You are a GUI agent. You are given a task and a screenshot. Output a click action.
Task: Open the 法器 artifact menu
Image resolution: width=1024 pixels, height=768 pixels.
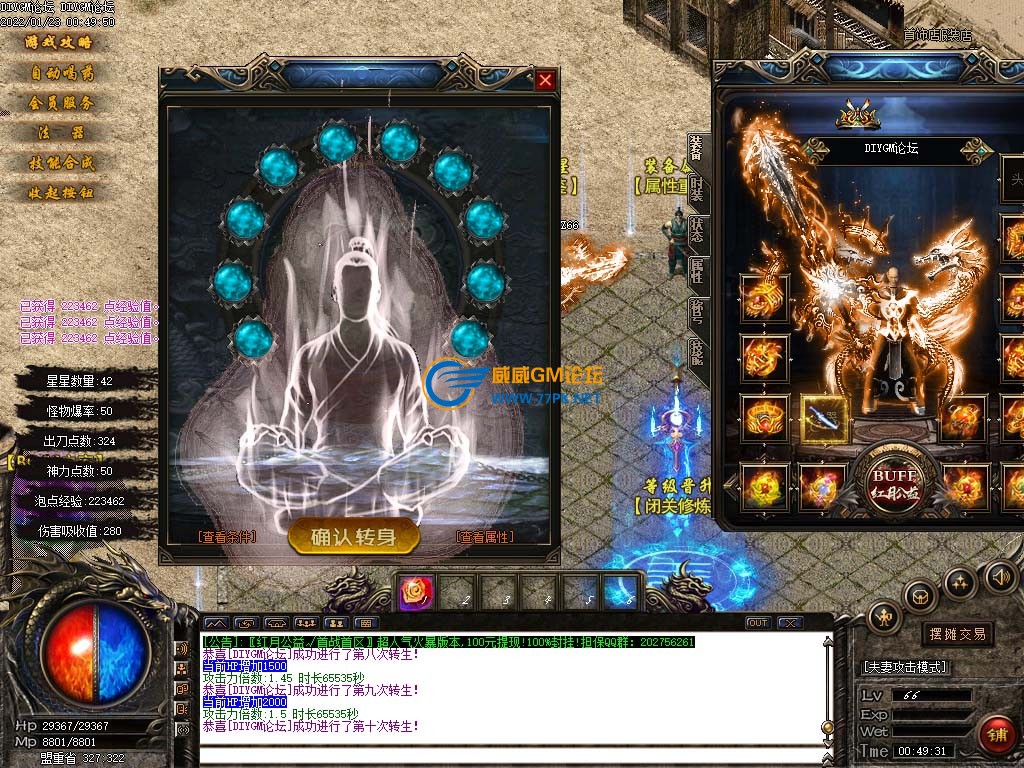(x=60, y=133)
